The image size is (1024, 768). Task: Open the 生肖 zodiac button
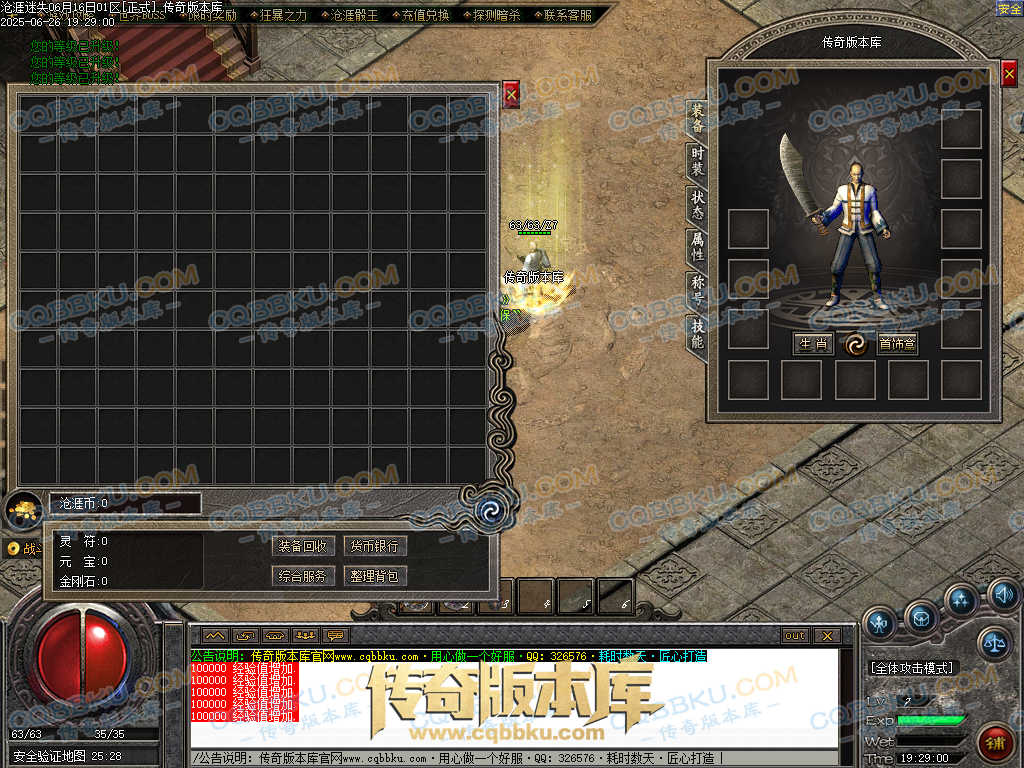tap(812, 344)
